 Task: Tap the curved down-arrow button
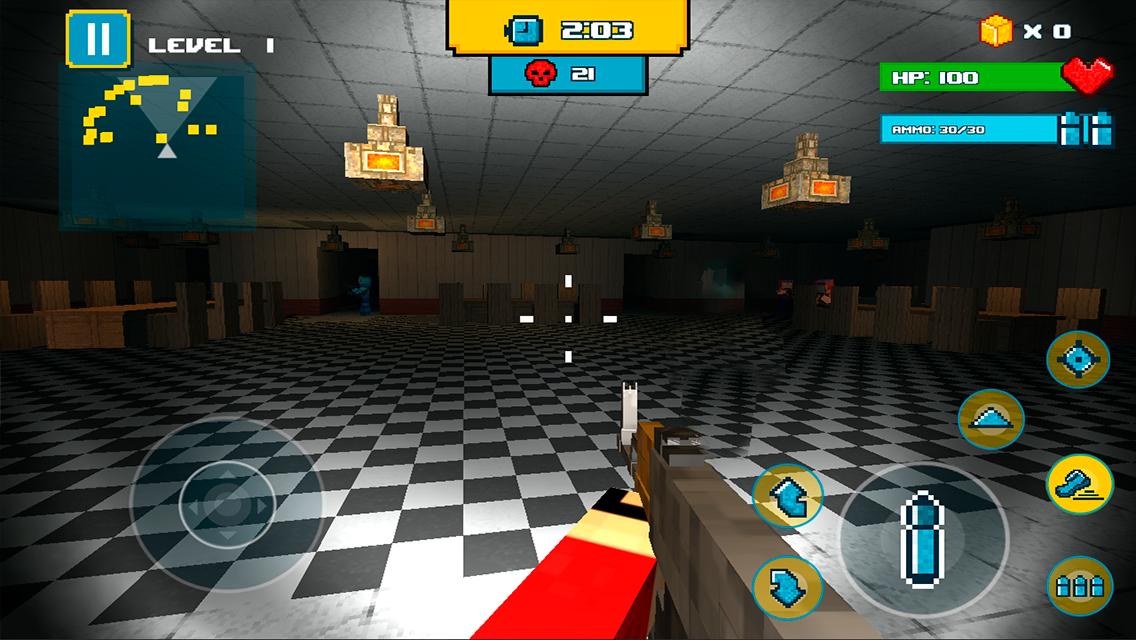(787, 586)
